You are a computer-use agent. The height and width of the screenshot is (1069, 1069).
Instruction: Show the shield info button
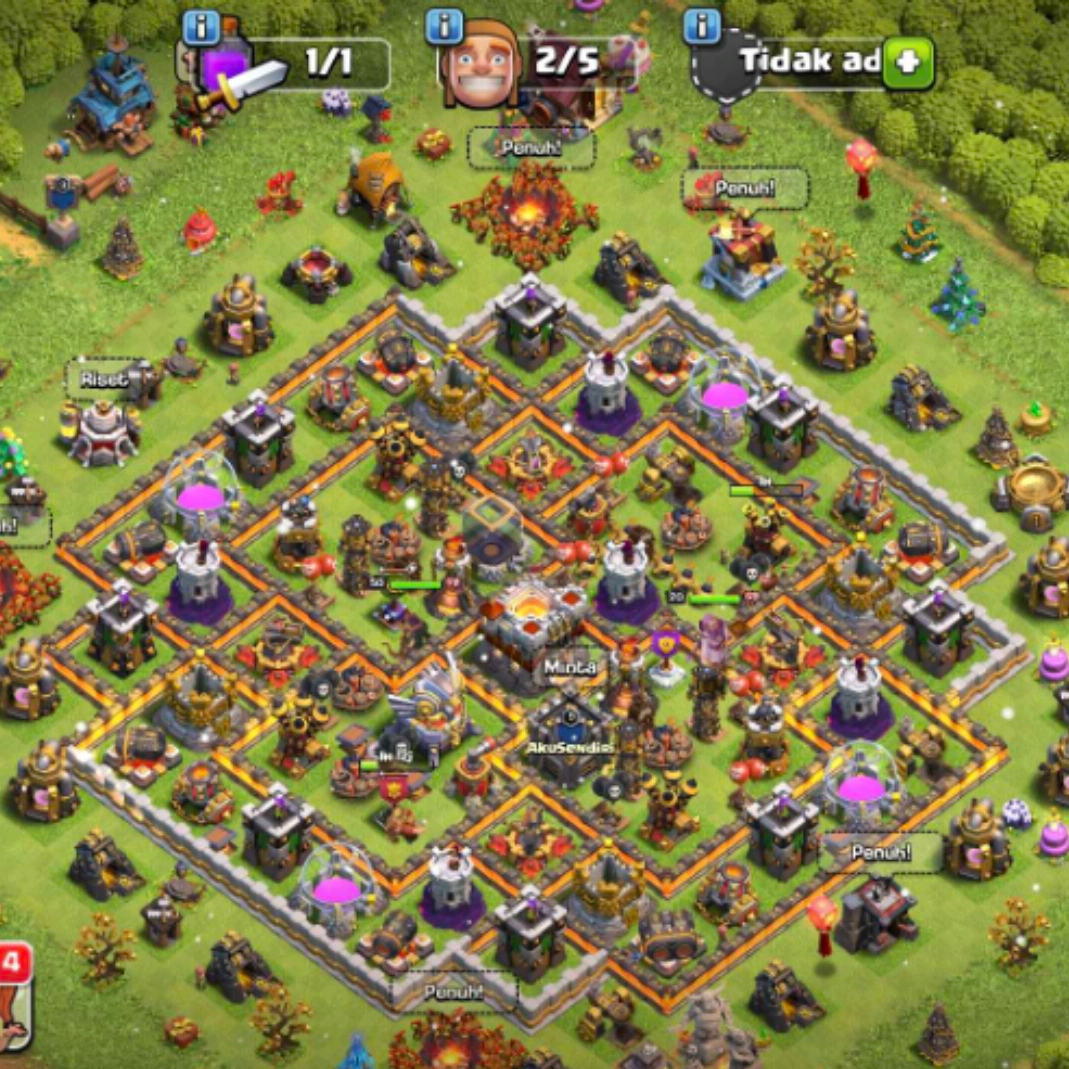click(x=703, y=27)
